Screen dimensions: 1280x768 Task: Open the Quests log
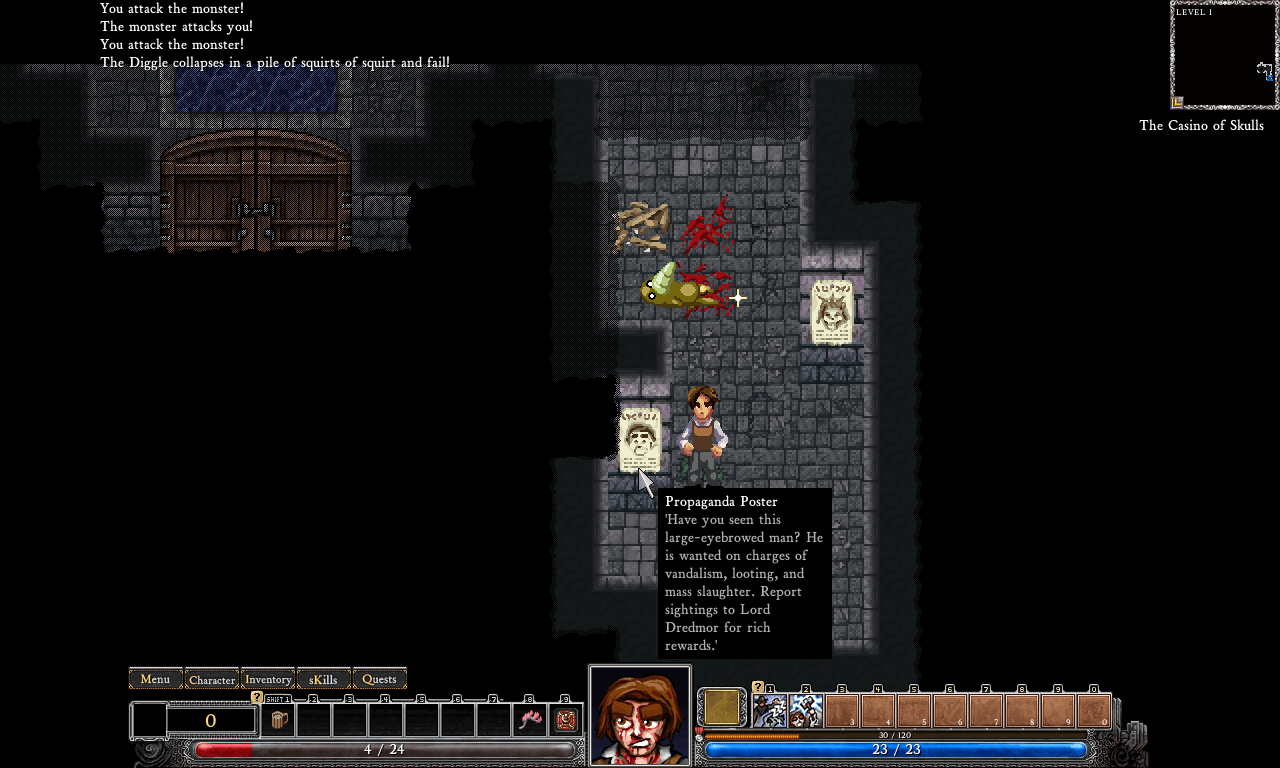pos(379,679)
